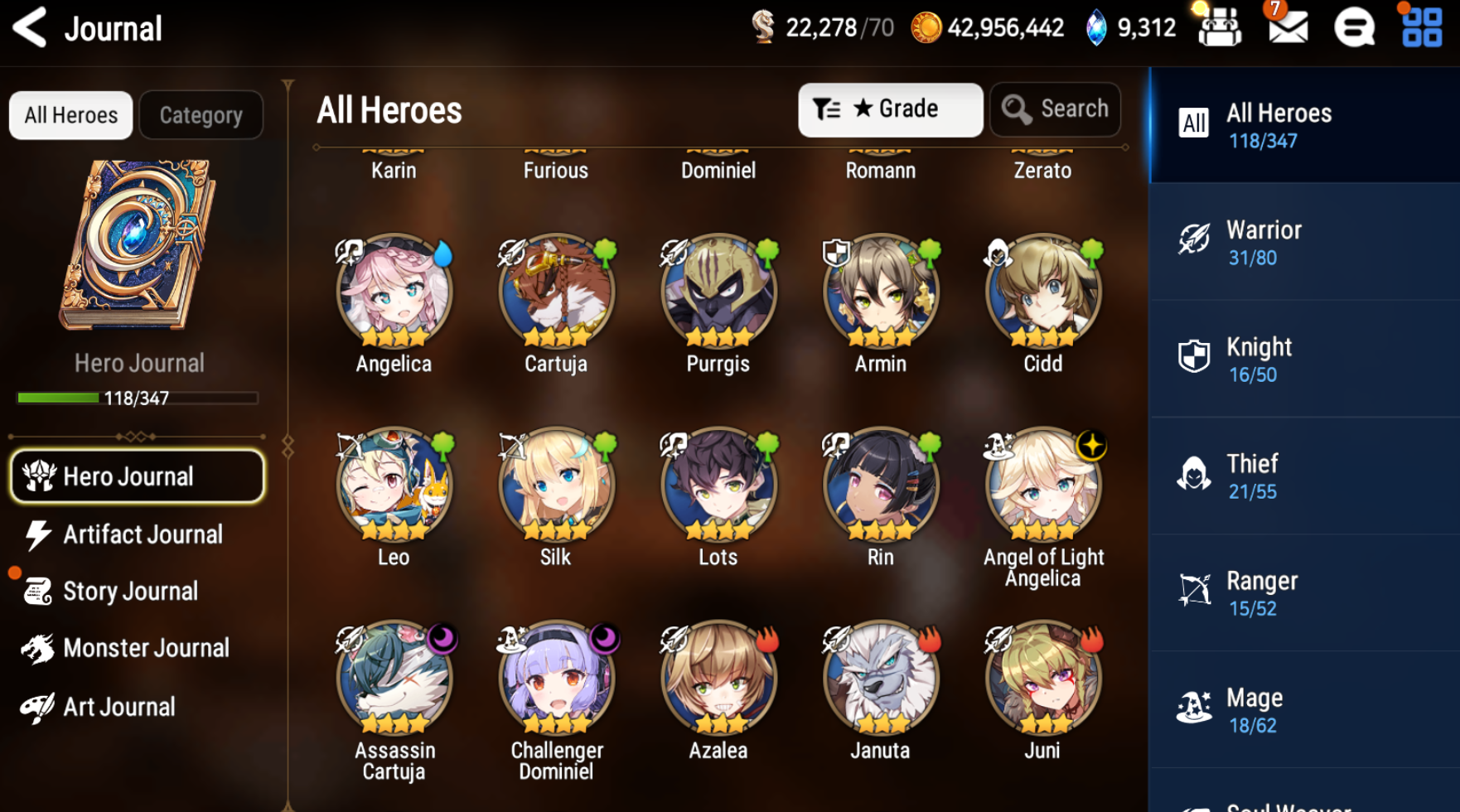Open the chat speech bubble icon
This screenshot has width=1460, height=812.
1354,28
